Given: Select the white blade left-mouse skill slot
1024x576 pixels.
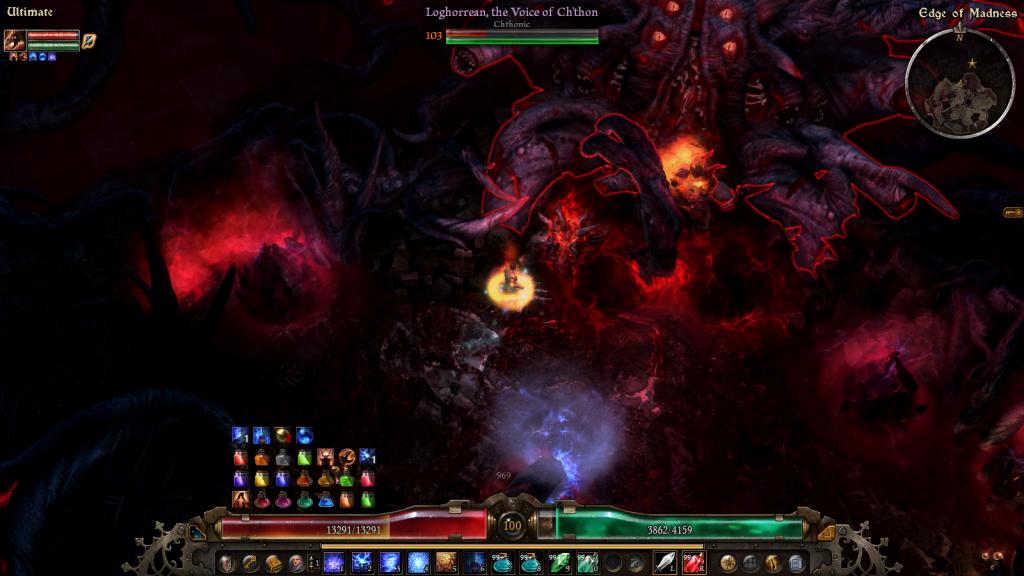Looking at the screenshot, I should (665, 563).
